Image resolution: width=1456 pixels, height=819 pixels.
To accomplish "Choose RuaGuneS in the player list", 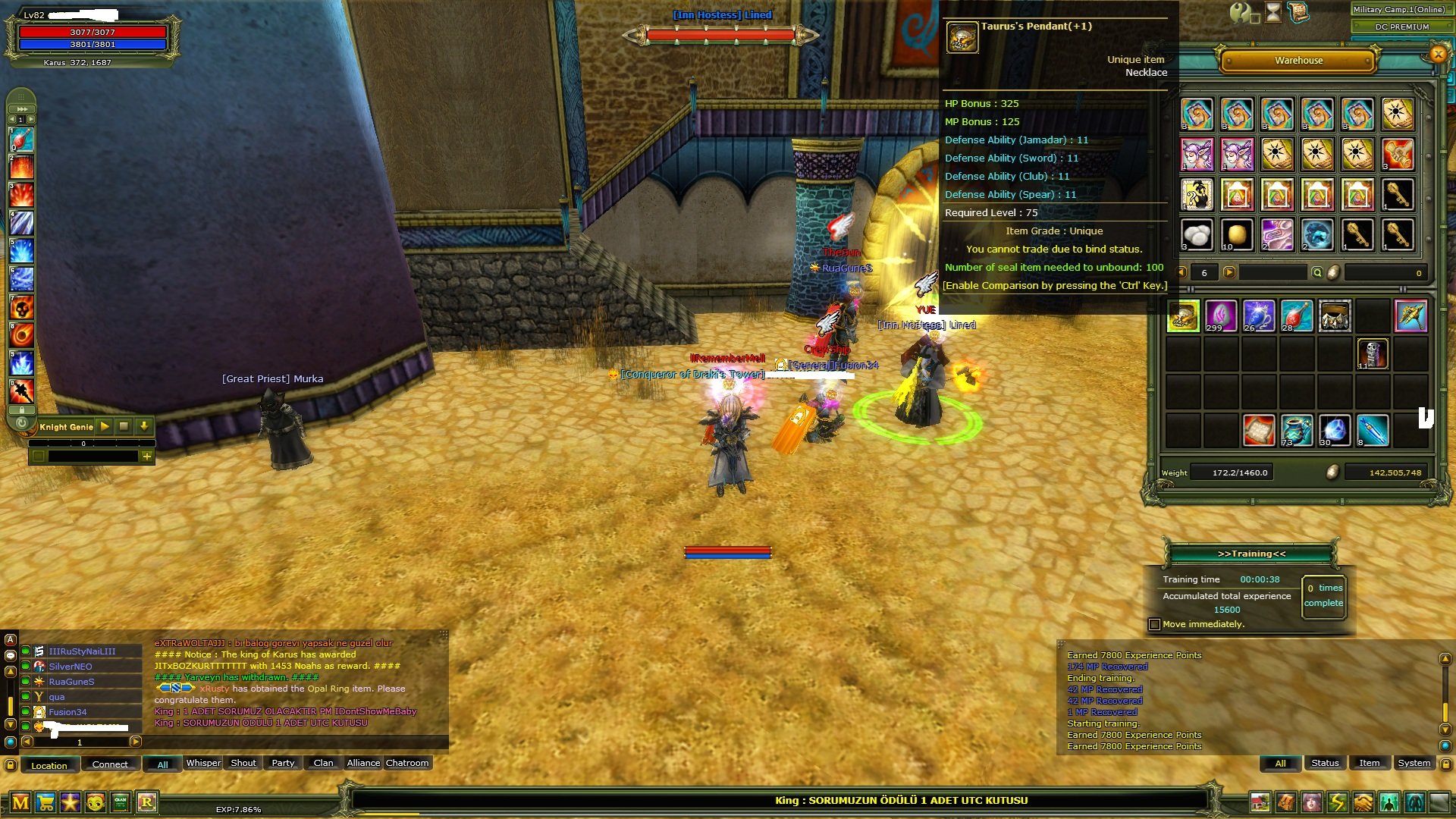I will 71,682.
